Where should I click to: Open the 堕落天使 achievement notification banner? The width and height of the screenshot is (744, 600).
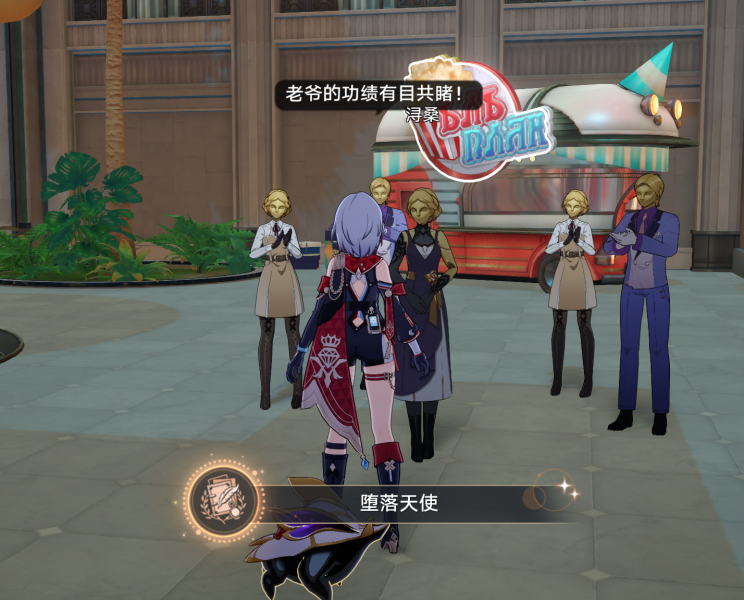tap(400, 503)
